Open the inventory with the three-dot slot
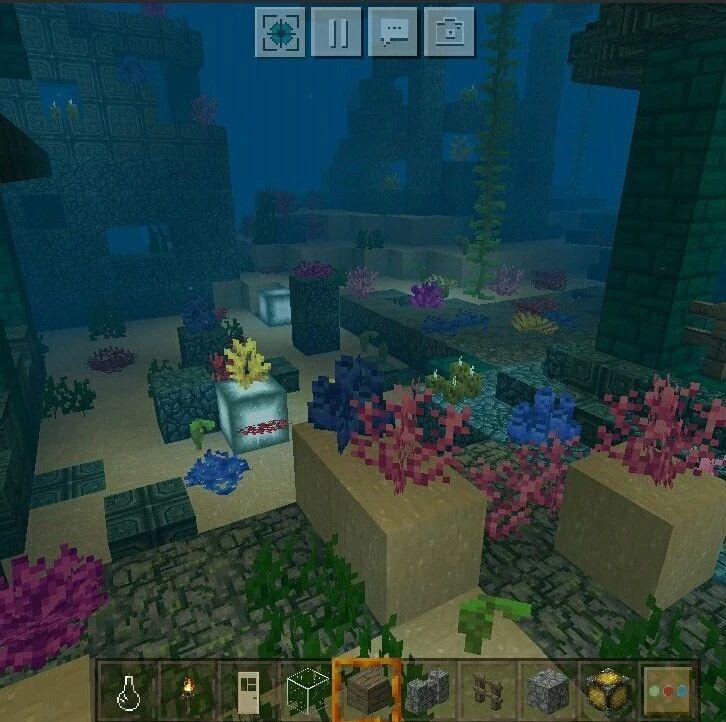Viewport: 726px width, 722px height. [668, 690]
